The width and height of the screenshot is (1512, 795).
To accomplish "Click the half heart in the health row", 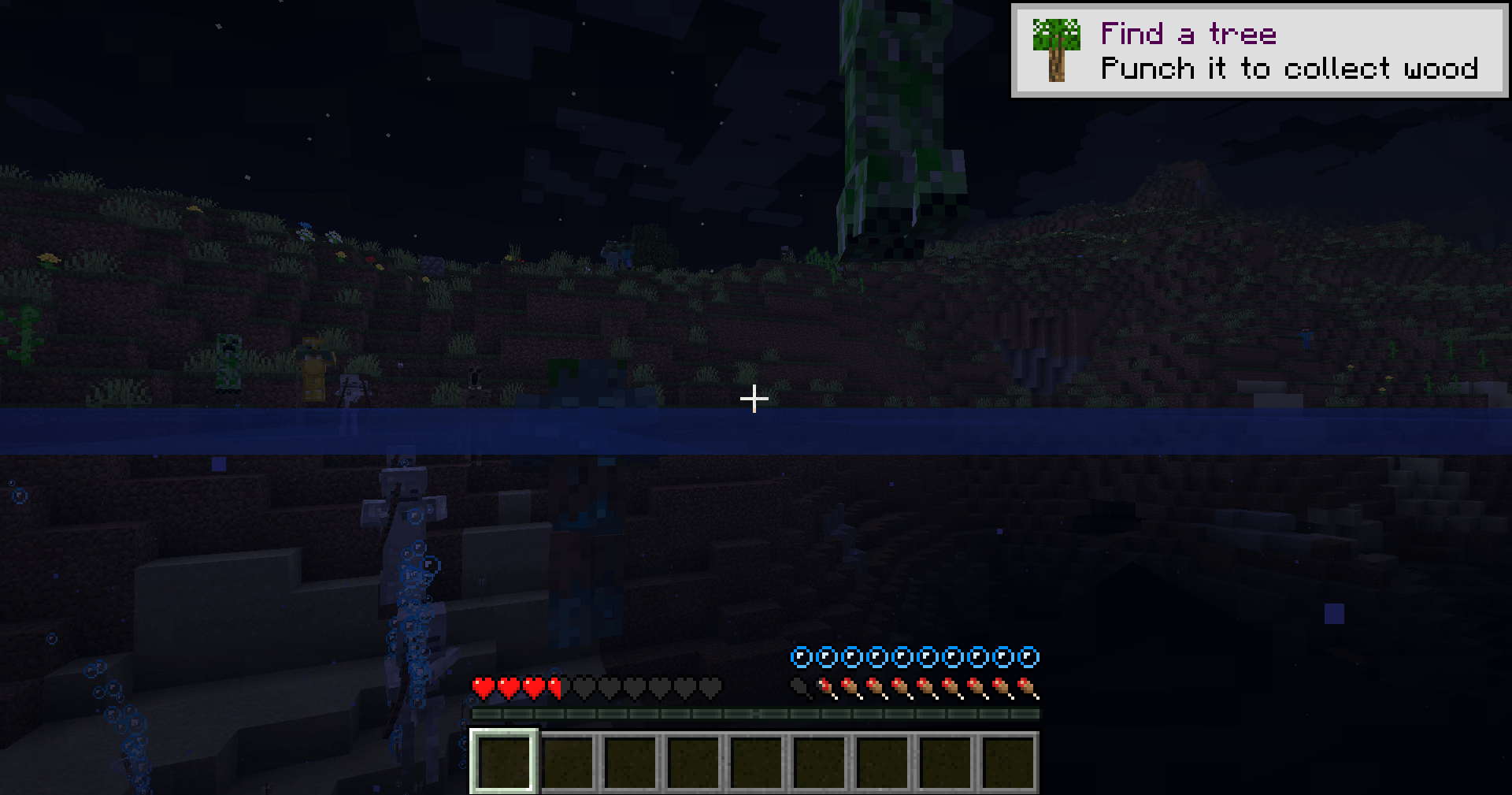I will pyautogui.click(x=554, y=686).
